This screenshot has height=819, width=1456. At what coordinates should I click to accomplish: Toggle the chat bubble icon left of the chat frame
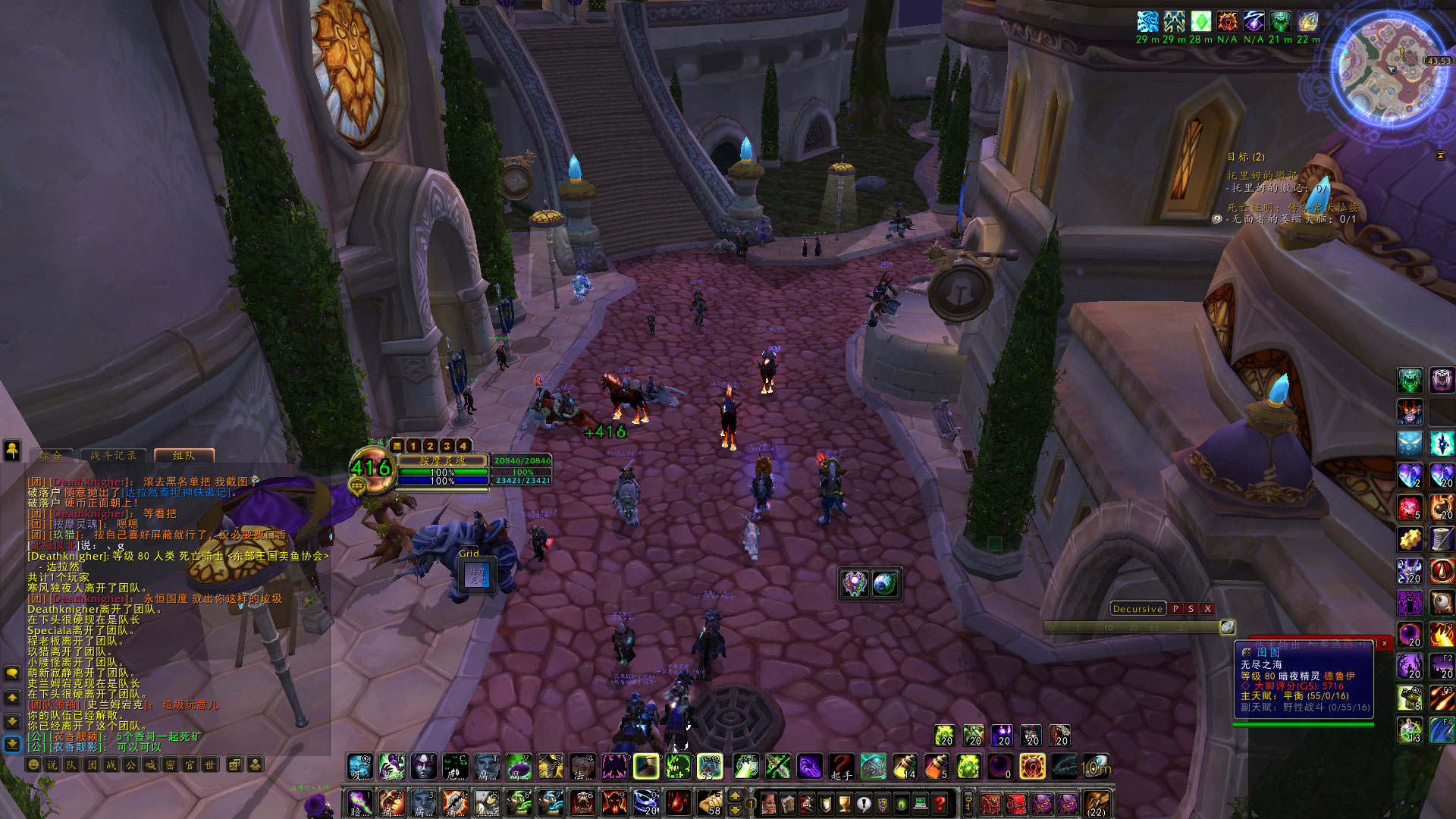[11, 673]
